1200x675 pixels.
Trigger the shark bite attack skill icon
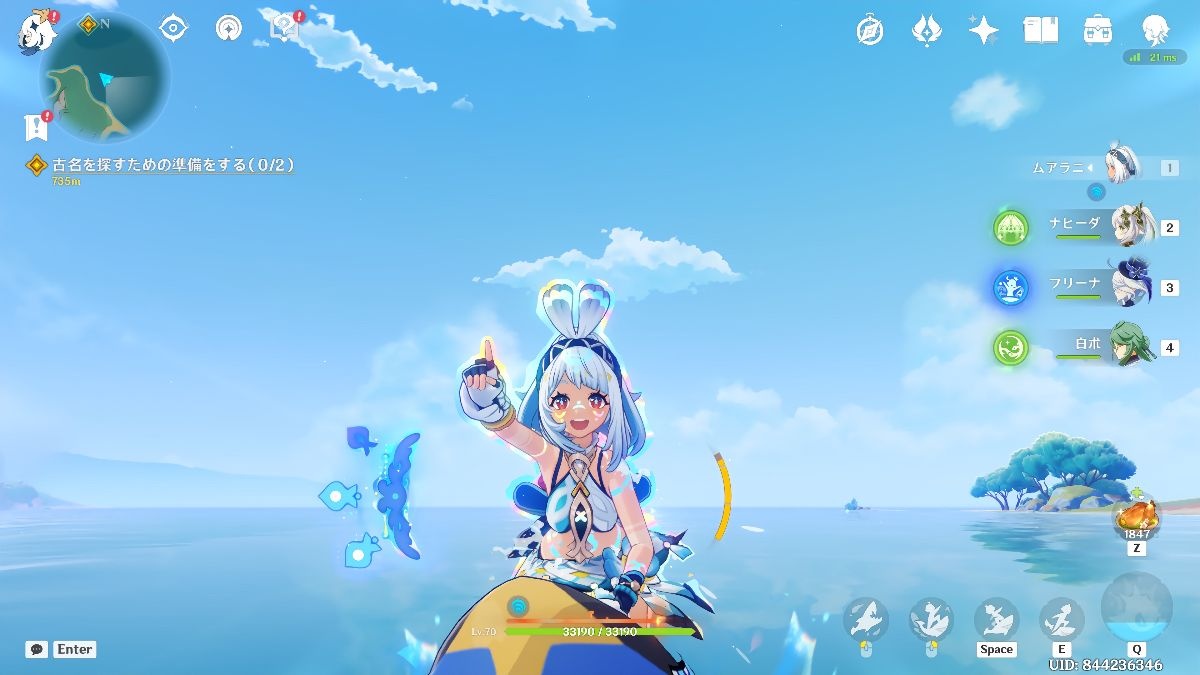tap(865, 620)
